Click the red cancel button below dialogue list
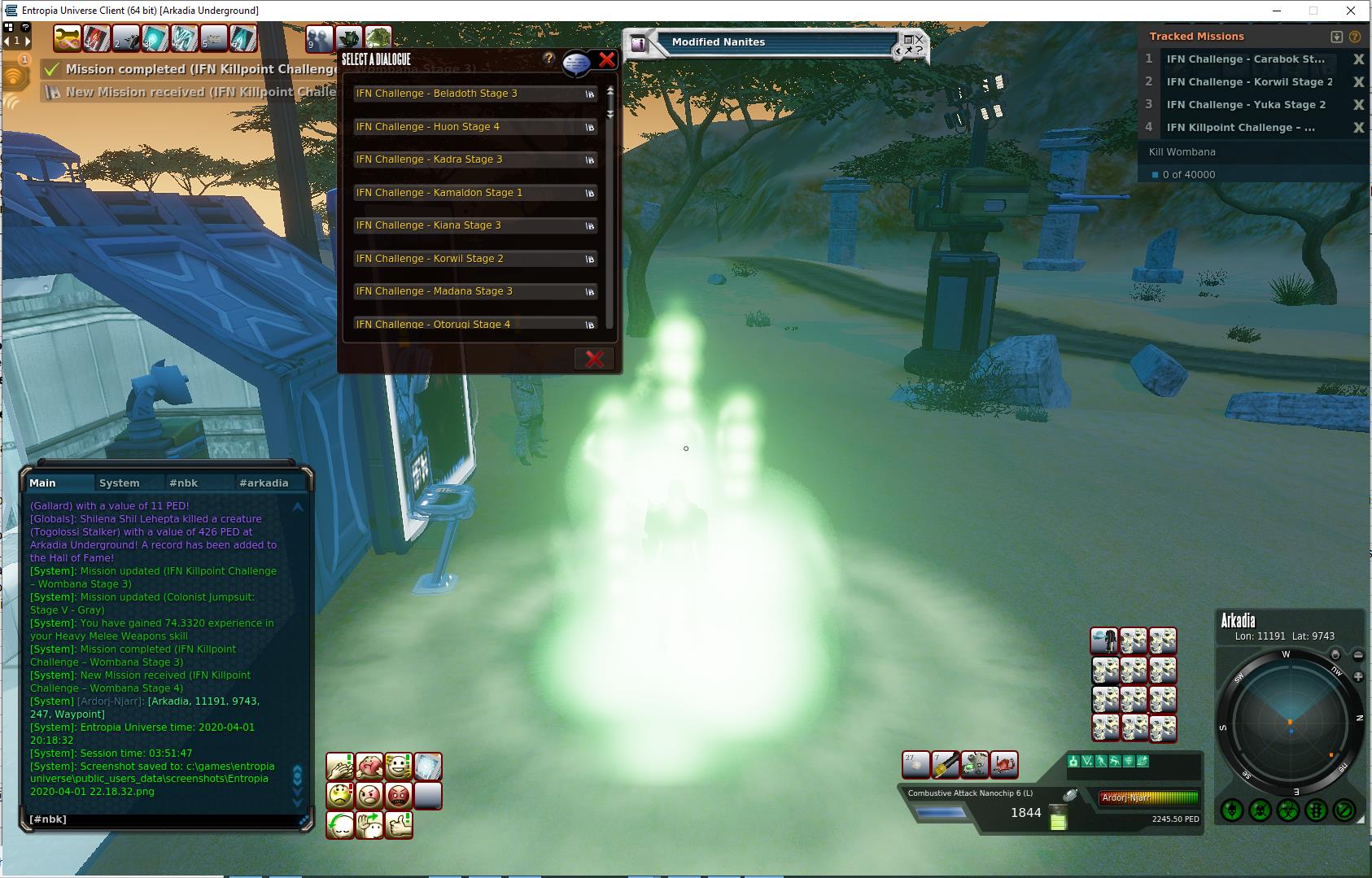Image resolution: width=1372 pixels, height=878 pixels. (x=594, y=359)
